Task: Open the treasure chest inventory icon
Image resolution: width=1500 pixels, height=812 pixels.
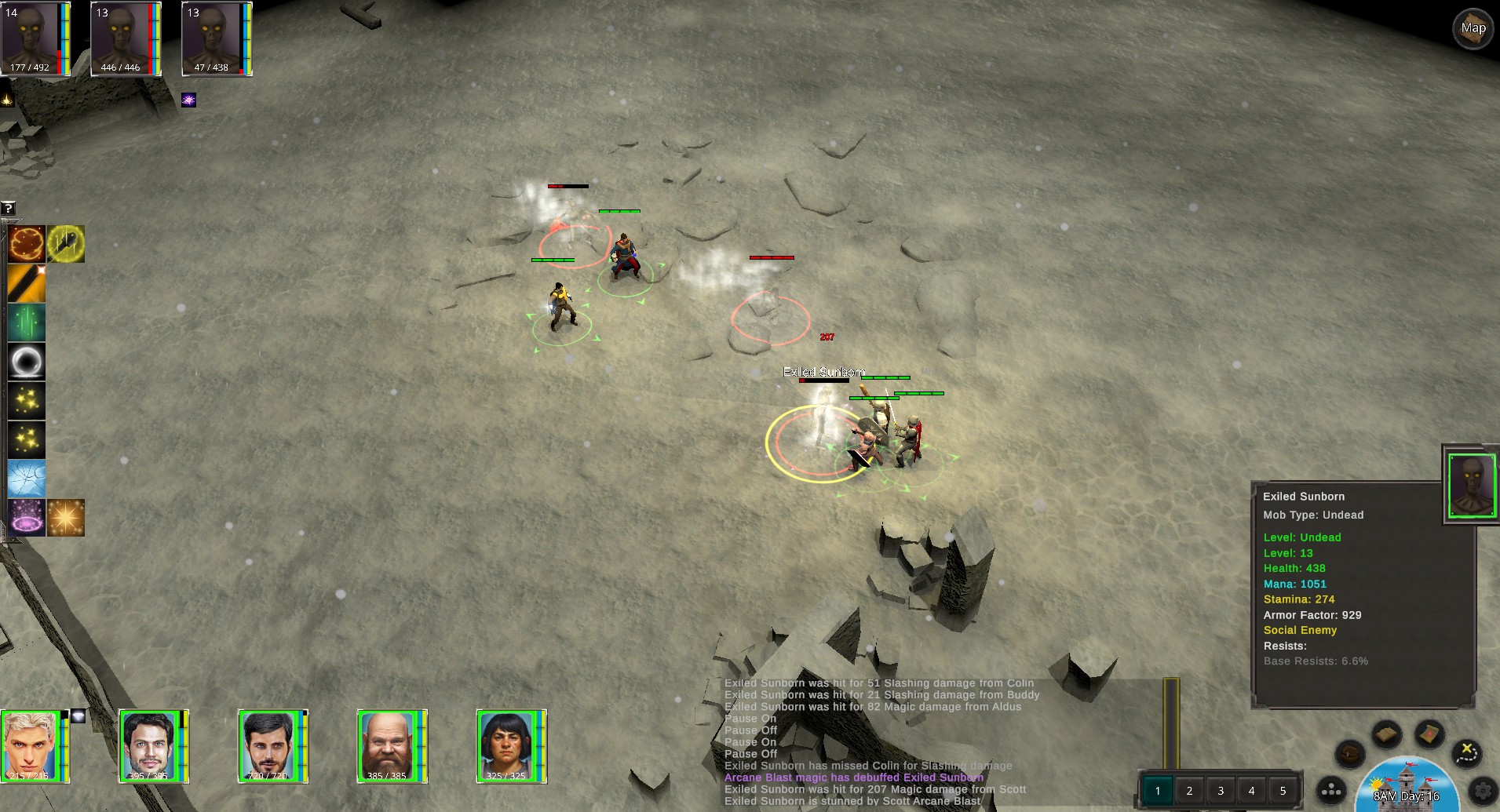Action: tap(1350, 754)
